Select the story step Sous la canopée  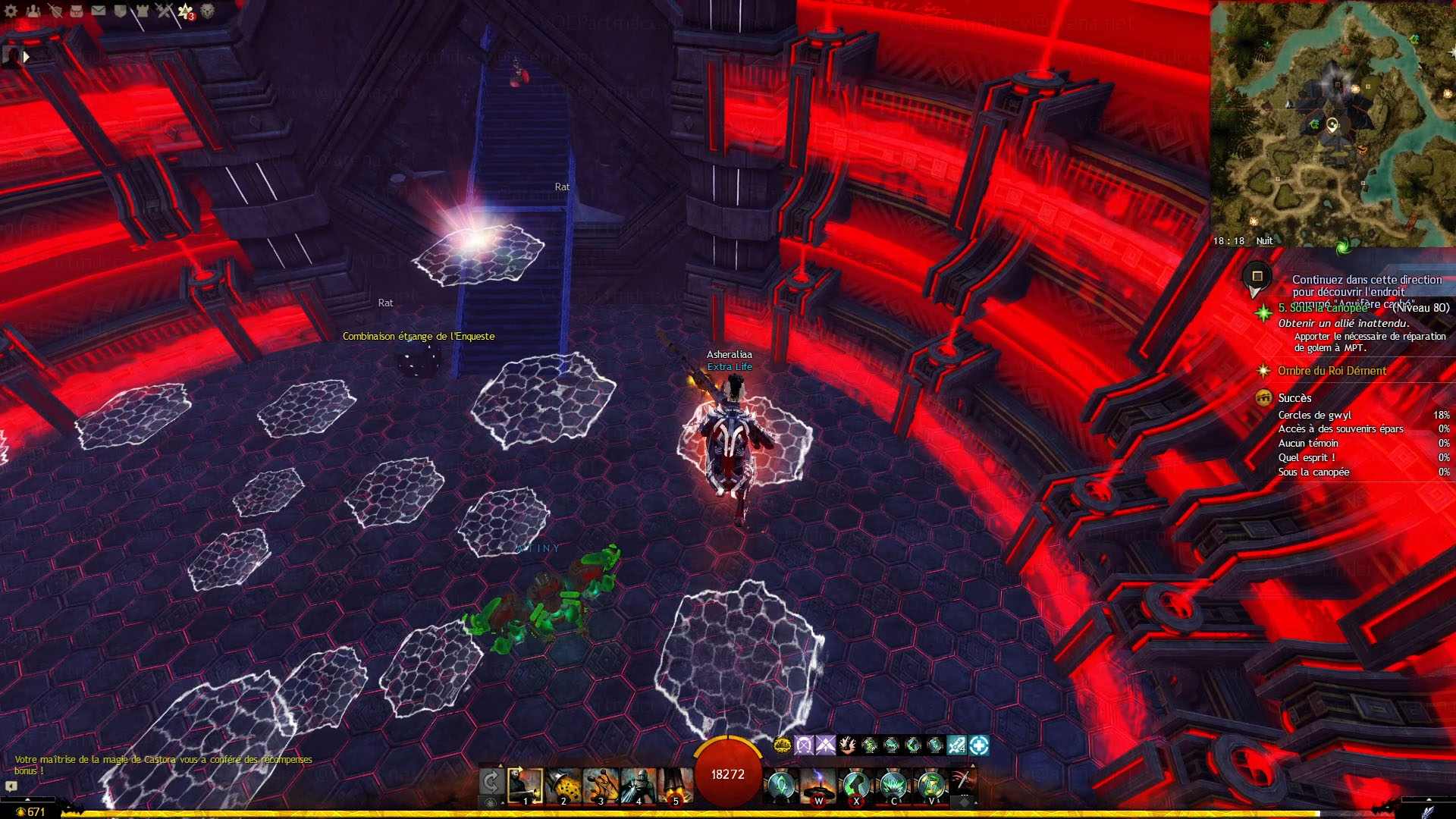point(1323,308)
